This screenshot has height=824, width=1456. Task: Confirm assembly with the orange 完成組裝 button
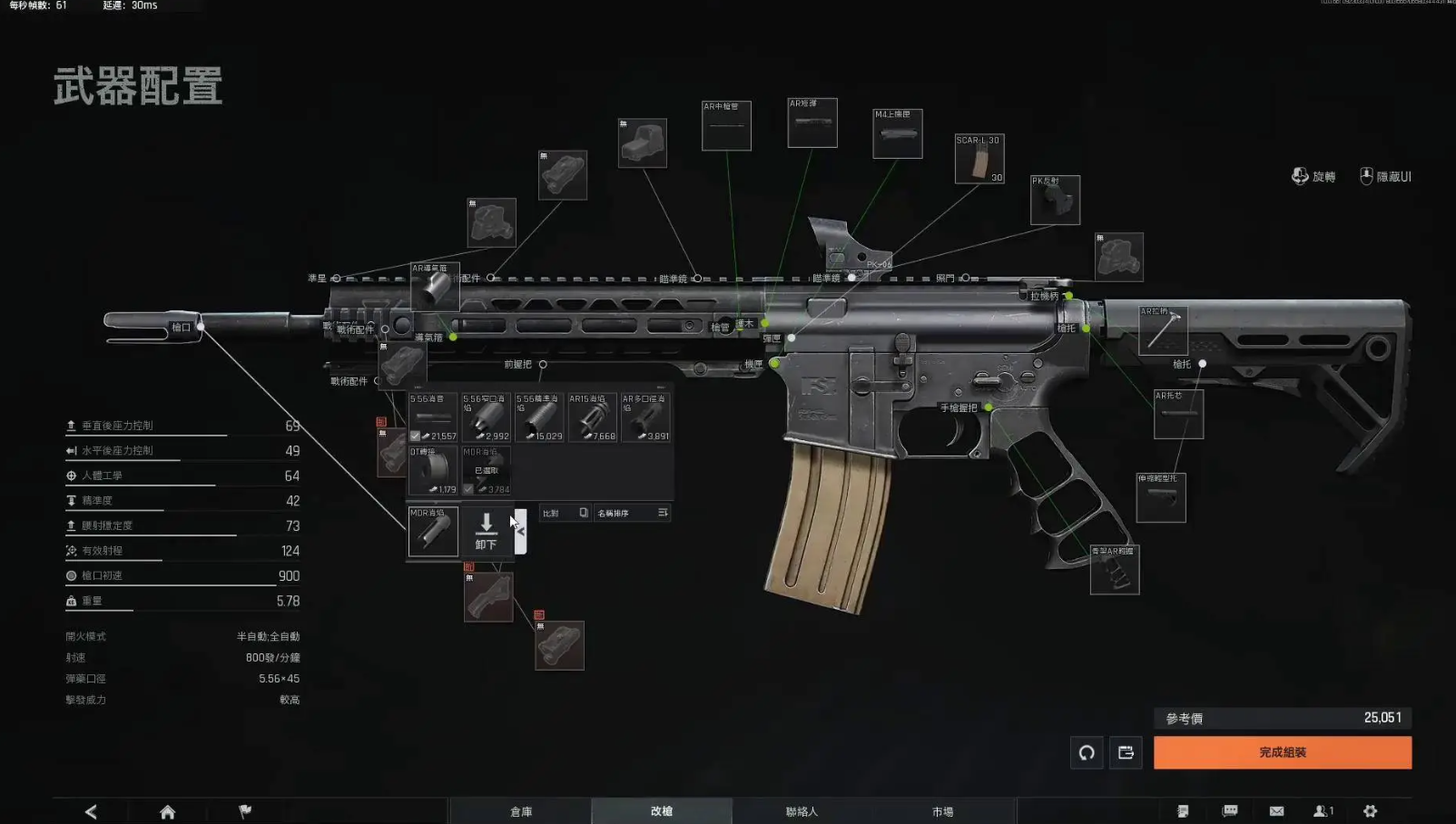1282,752
